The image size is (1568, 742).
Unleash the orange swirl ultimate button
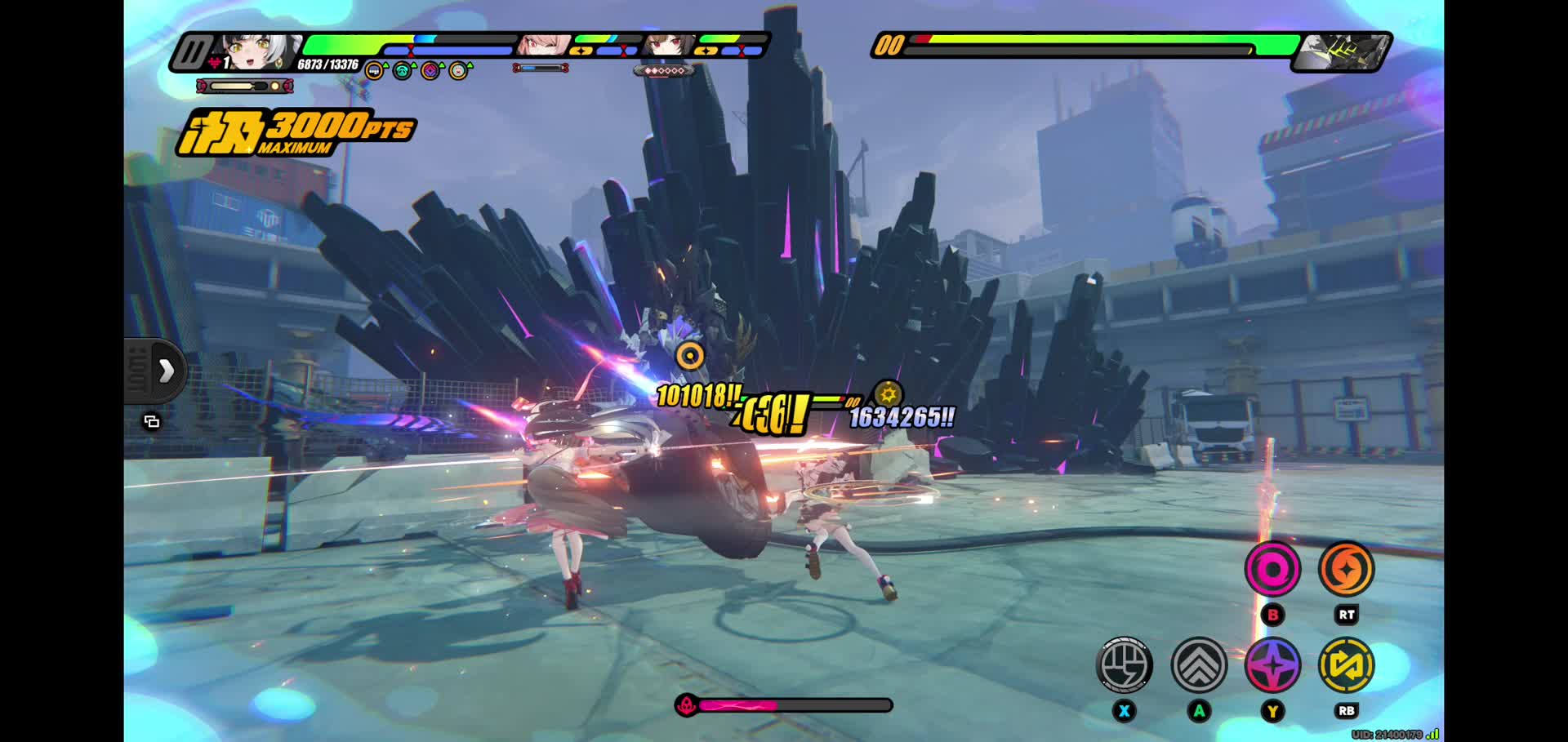[1347, 569]
